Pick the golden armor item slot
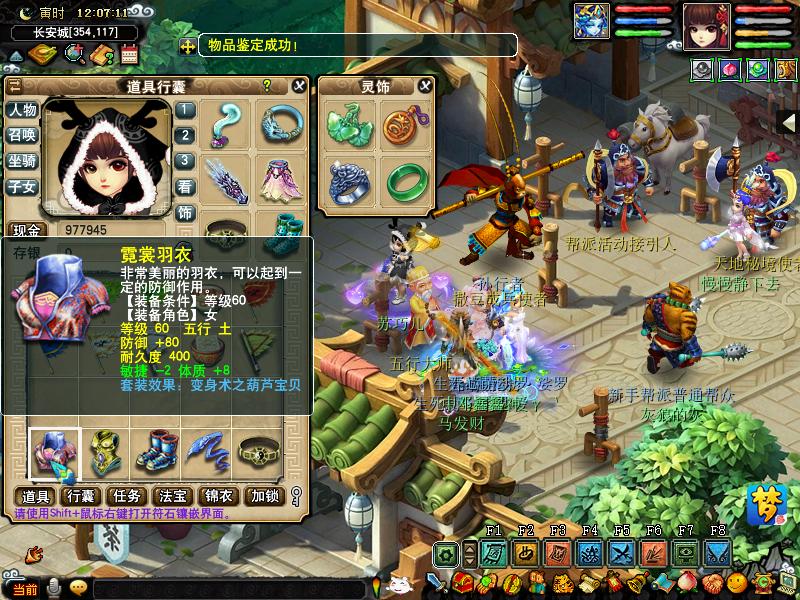The width and height of the screenshot is (800, 600). pyautogui.click(x=103, y=453)
